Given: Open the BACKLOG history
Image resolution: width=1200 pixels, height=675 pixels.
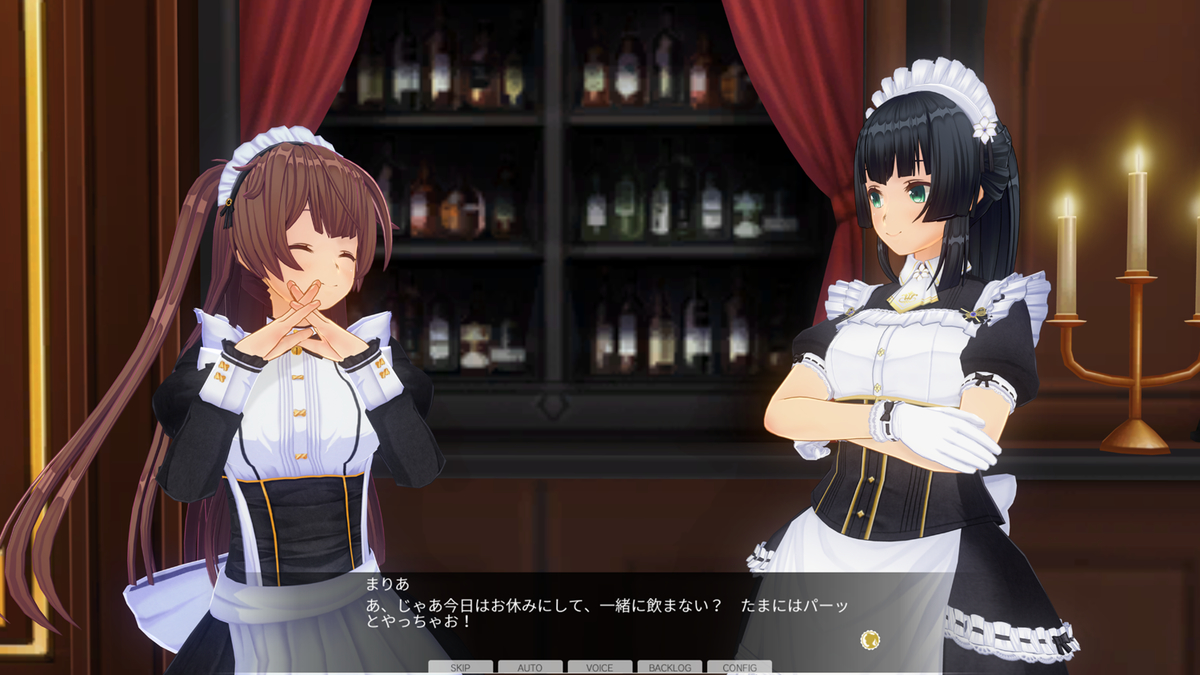Looking at the screenshot, I should (x=670, y=667).
